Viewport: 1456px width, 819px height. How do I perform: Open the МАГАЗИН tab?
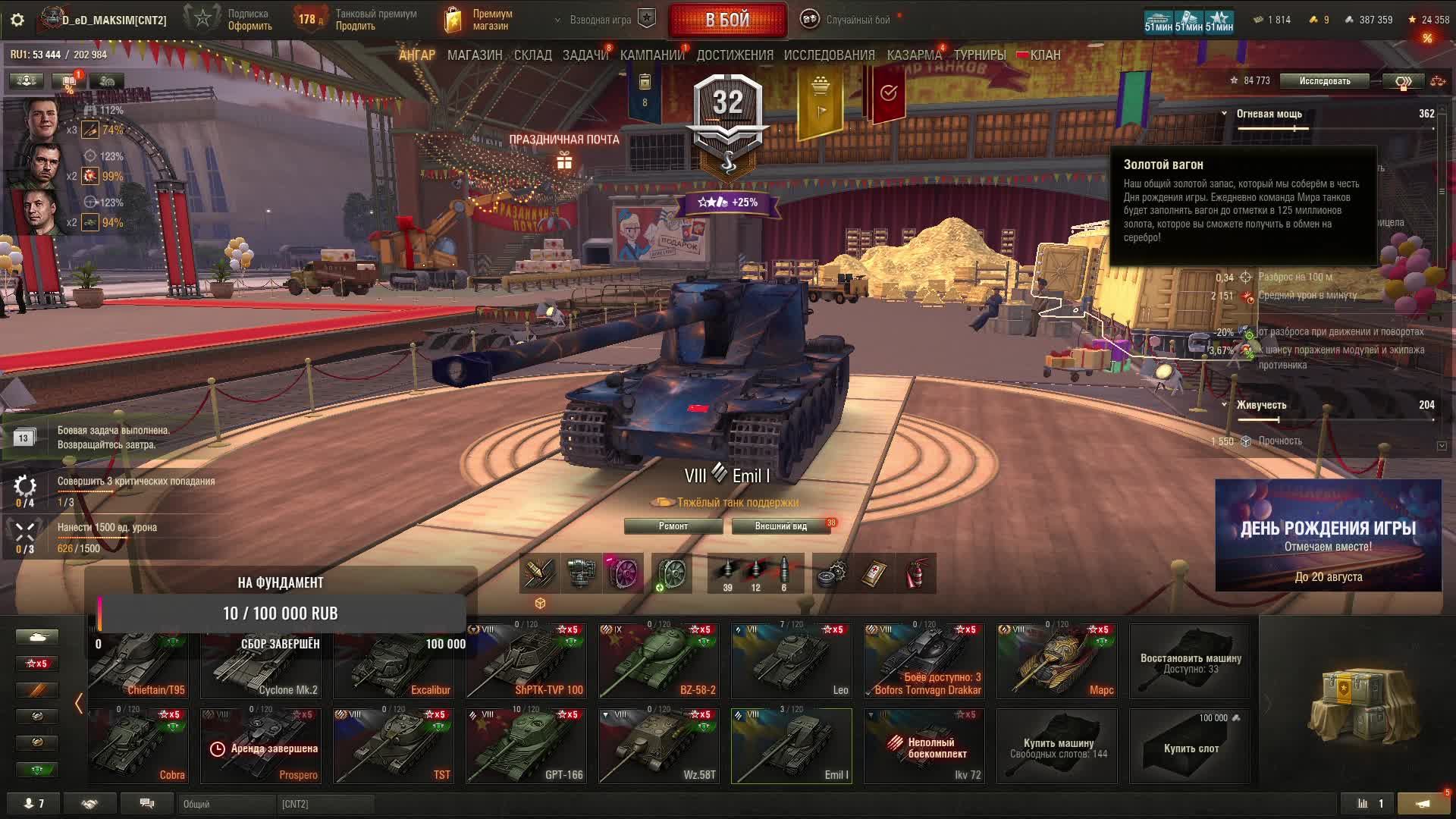click(x=475, y=55)
